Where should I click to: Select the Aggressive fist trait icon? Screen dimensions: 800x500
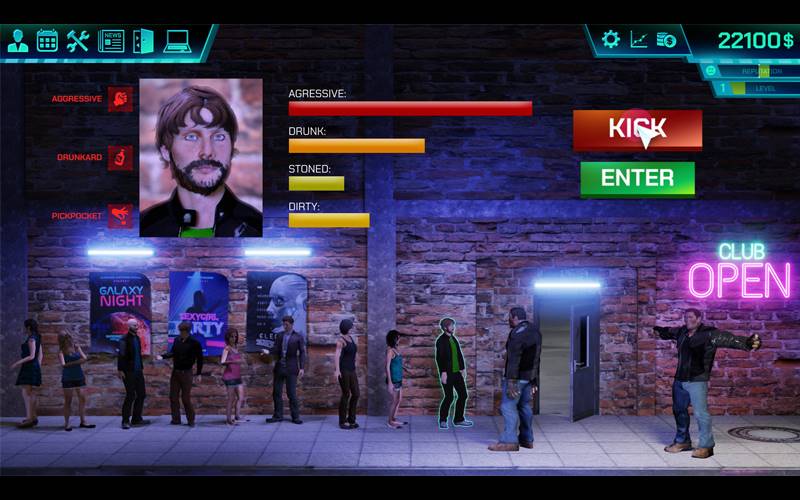[120, 99]
